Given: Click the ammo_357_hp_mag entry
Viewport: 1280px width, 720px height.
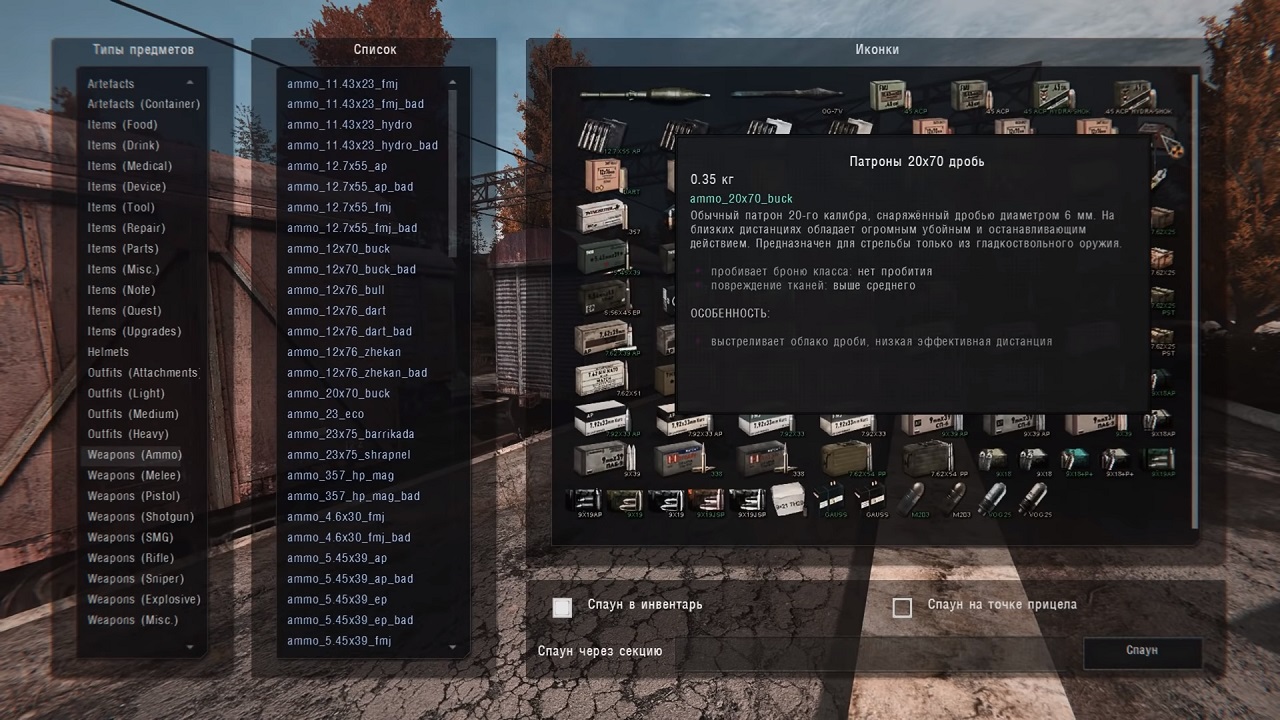Looking at the screenshot, I should (340, 476).
